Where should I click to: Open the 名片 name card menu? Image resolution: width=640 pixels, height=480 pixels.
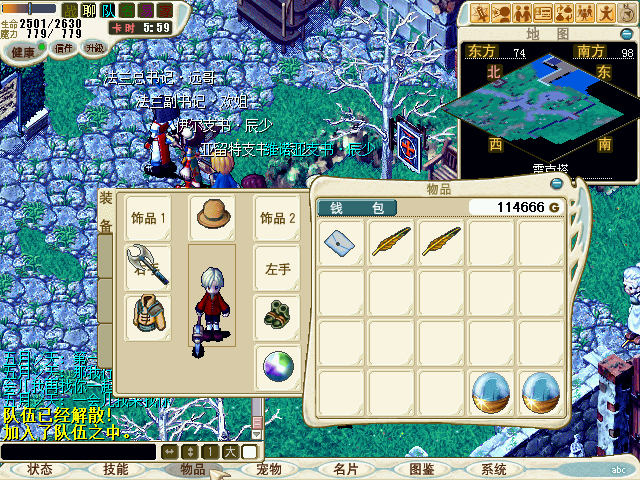[345, 469]
